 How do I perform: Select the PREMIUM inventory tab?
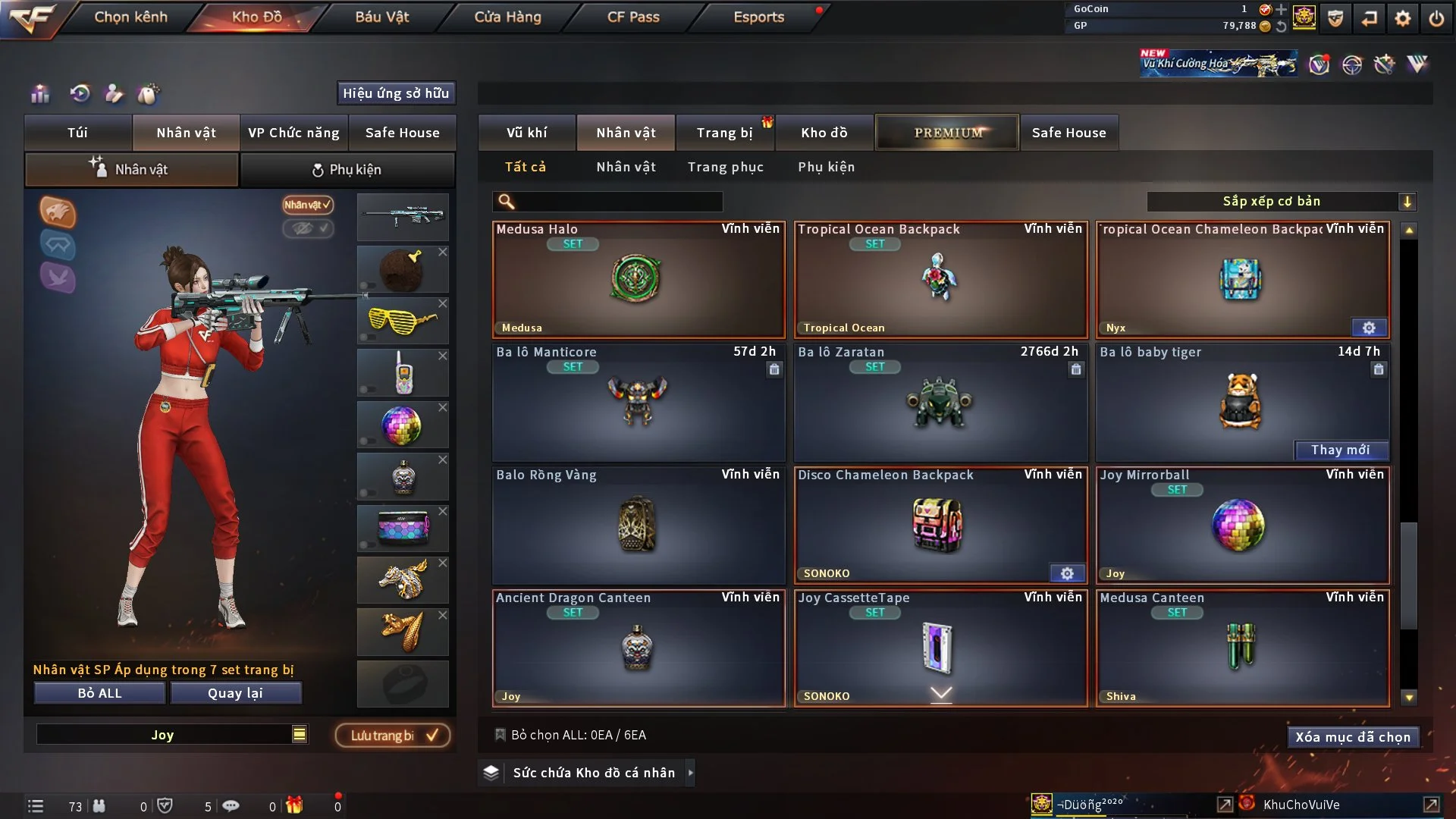[x=947, y=133]
